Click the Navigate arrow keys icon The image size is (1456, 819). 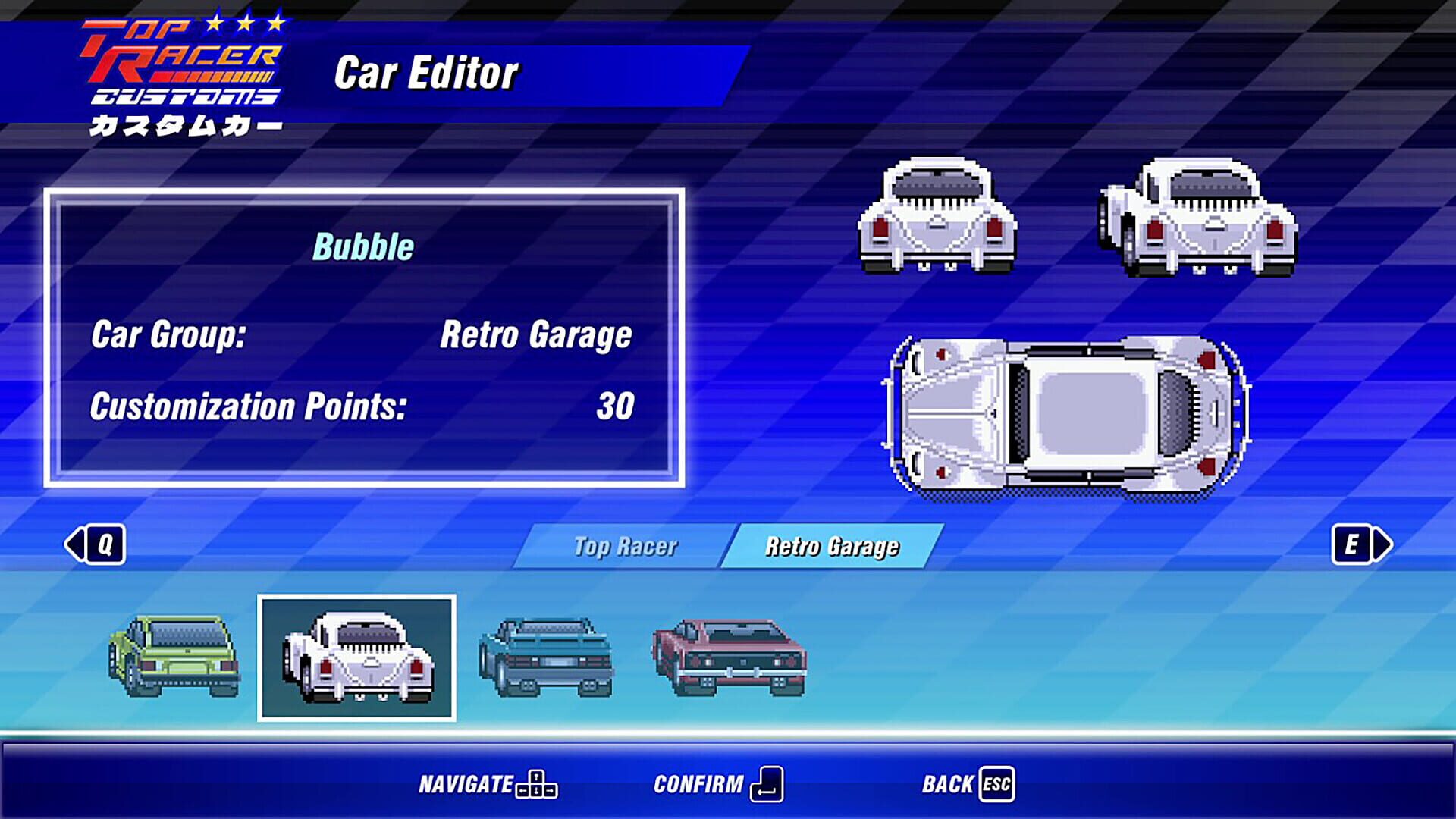pos(537,785)
